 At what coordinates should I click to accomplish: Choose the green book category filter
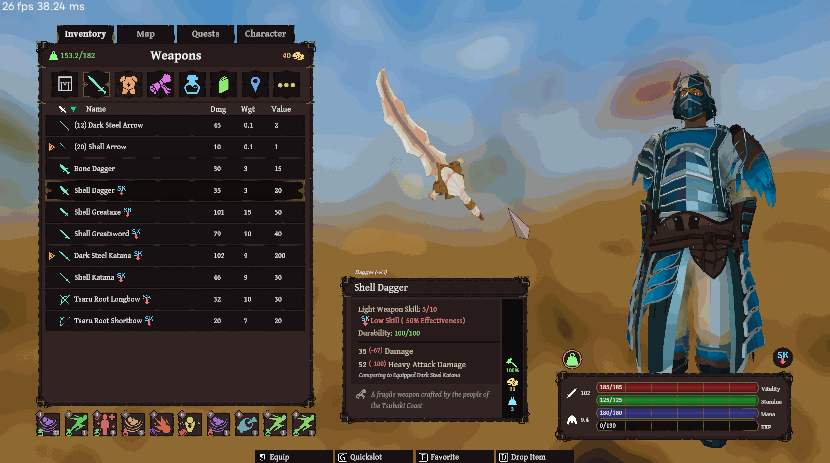pos(225,85)
